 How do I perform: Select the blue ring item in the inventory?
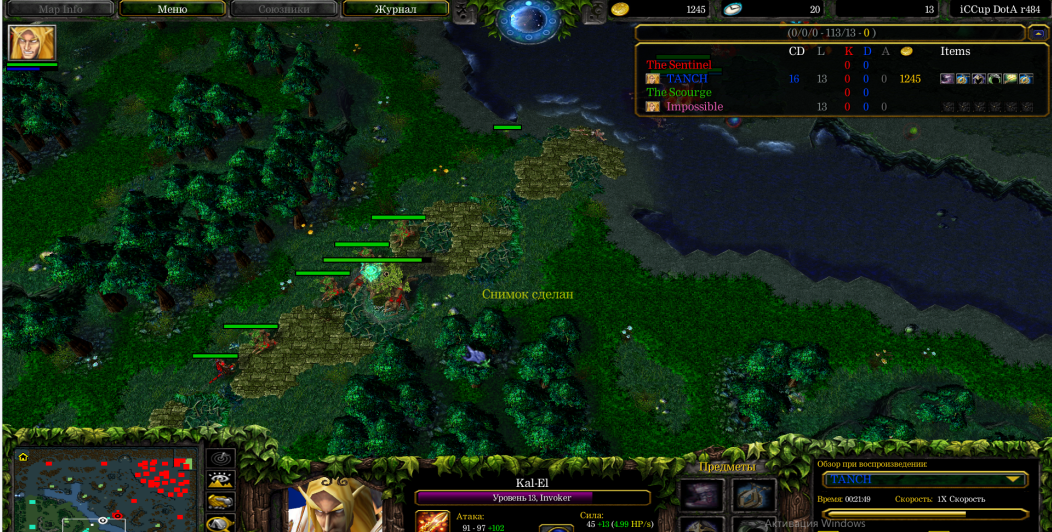[x=753, y=494]
